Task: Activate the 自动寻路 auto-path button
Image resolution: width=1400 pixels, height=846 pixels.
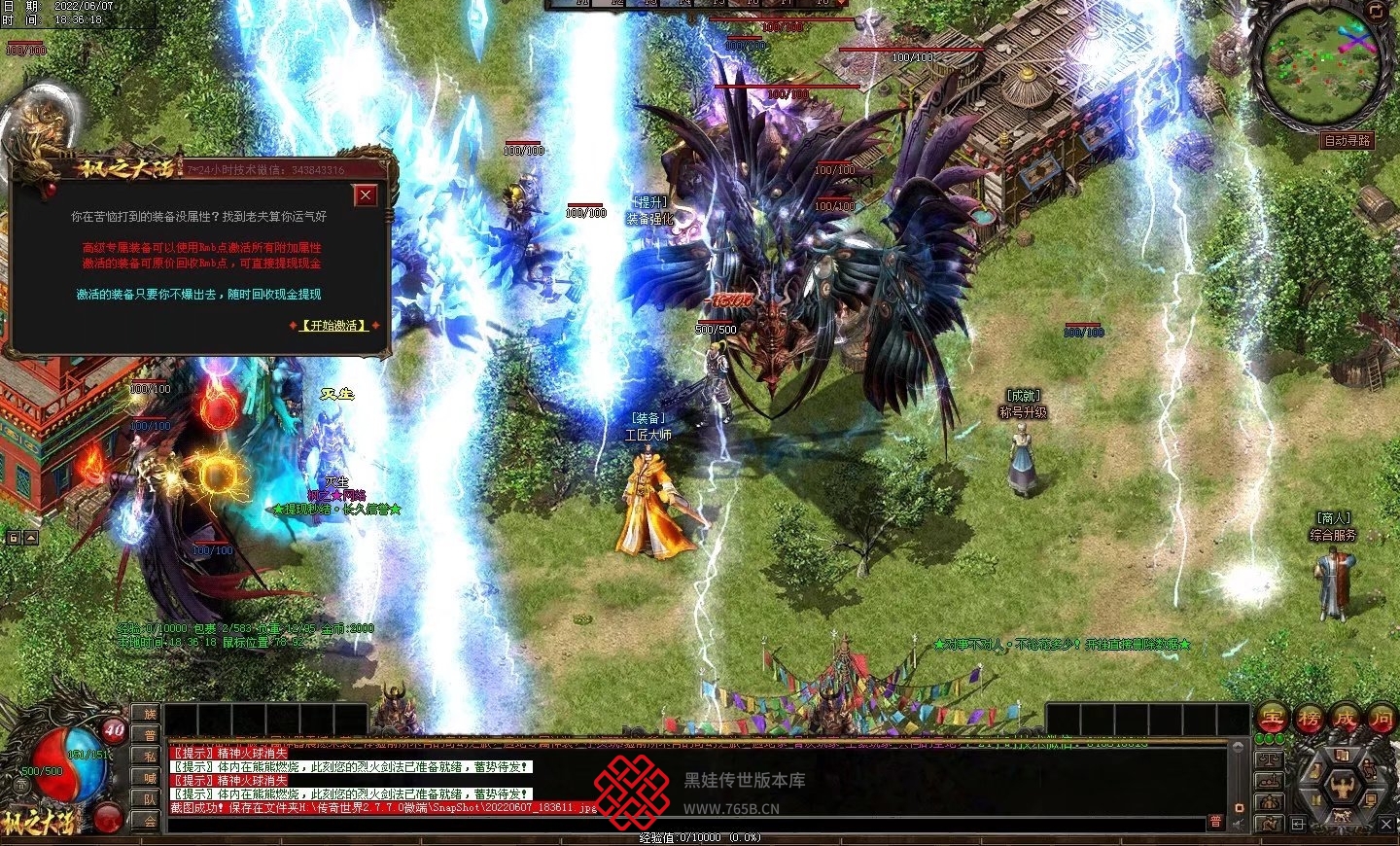Action: coord(1347,141)
